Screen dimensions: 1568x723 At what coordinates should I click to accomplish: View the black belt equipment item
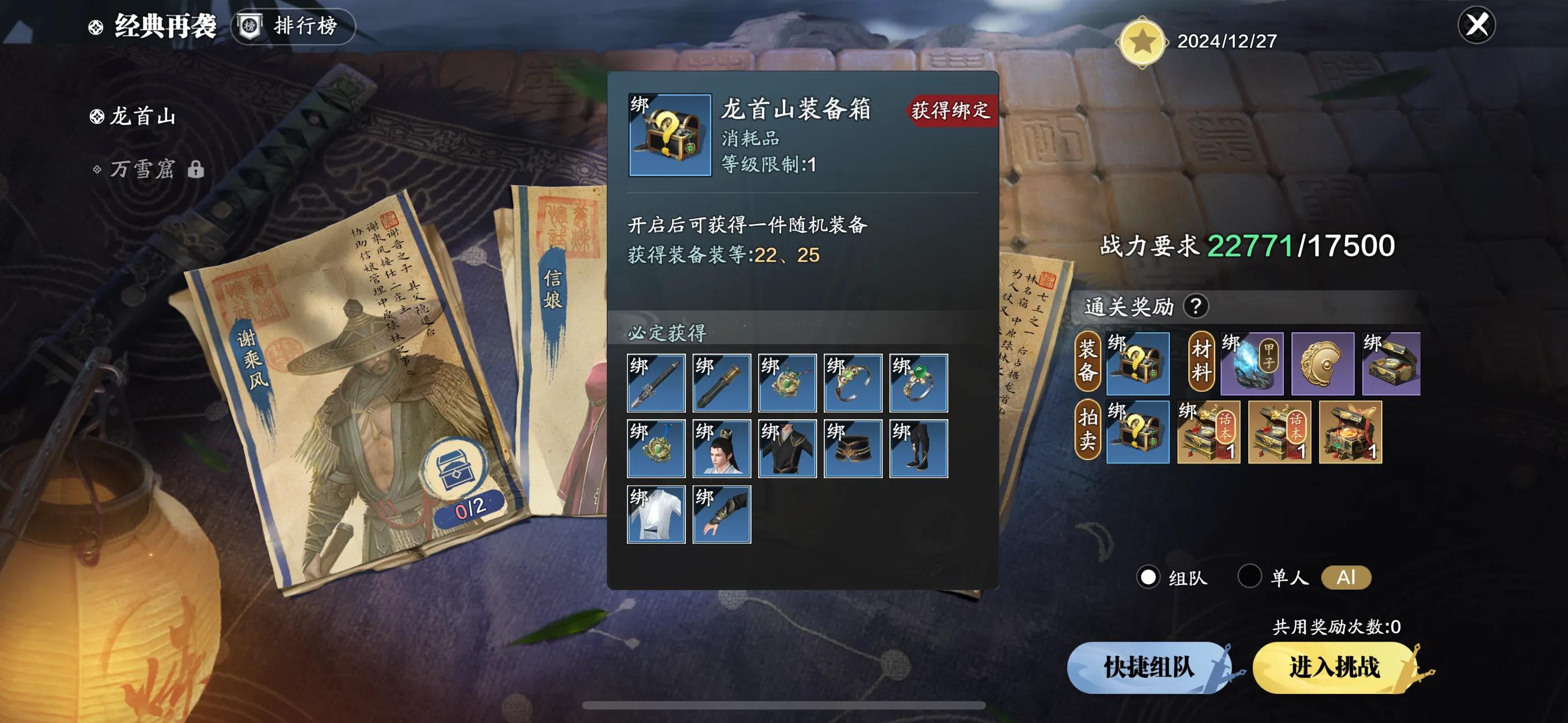pyautogui.click(x=852, y=448)
